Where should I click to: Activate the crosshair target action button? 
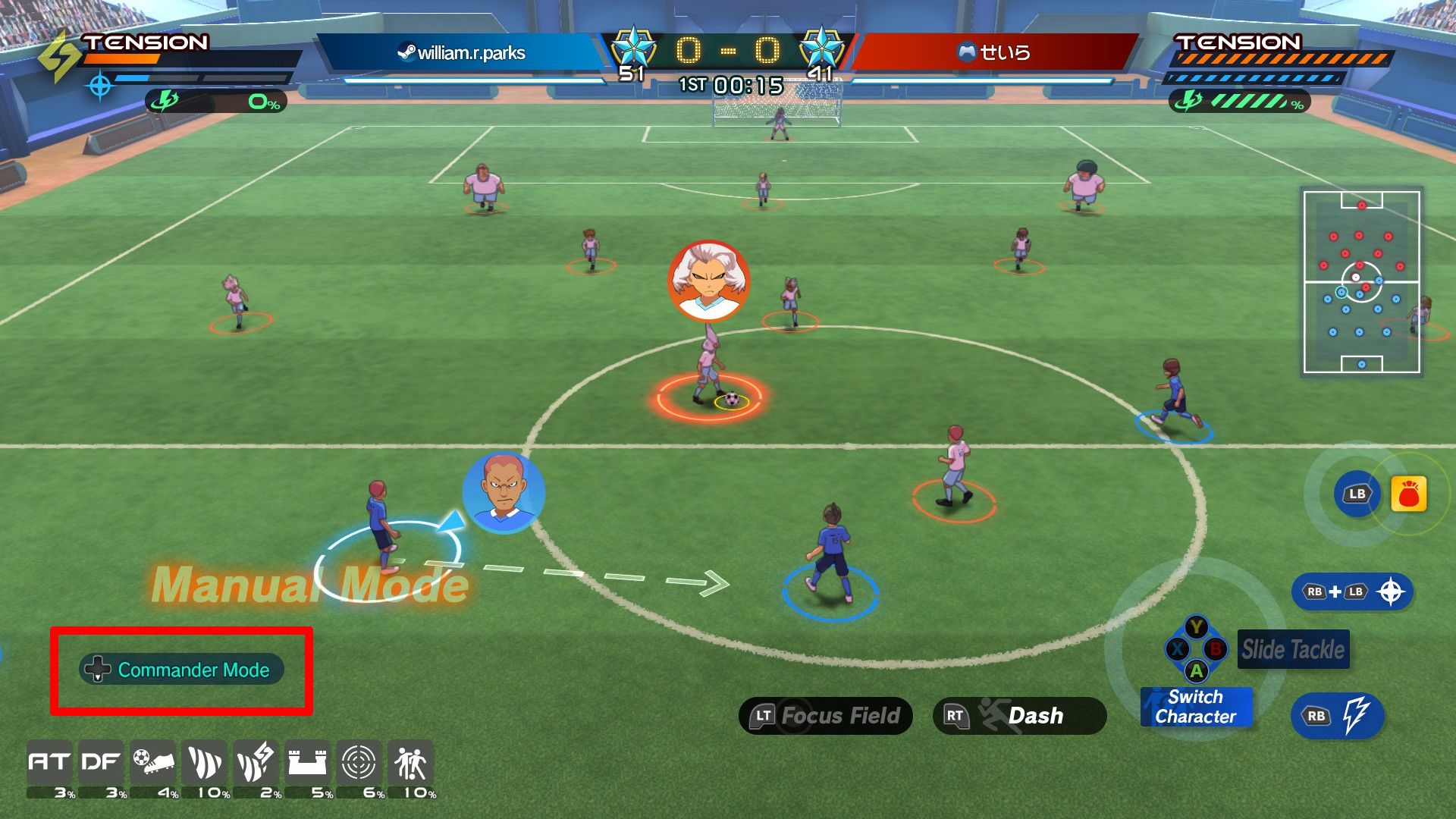(1353, 592)
